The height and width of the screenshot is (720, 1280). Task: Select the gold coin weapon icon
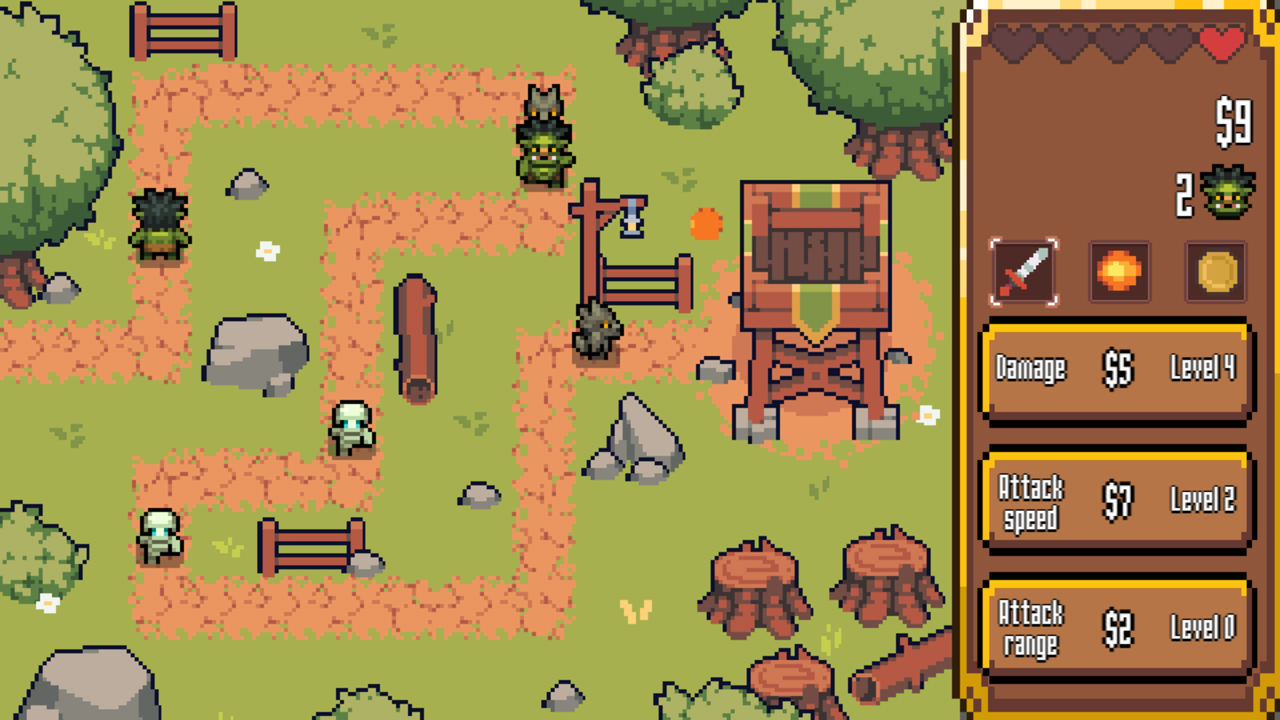[x=1214, y=270]
